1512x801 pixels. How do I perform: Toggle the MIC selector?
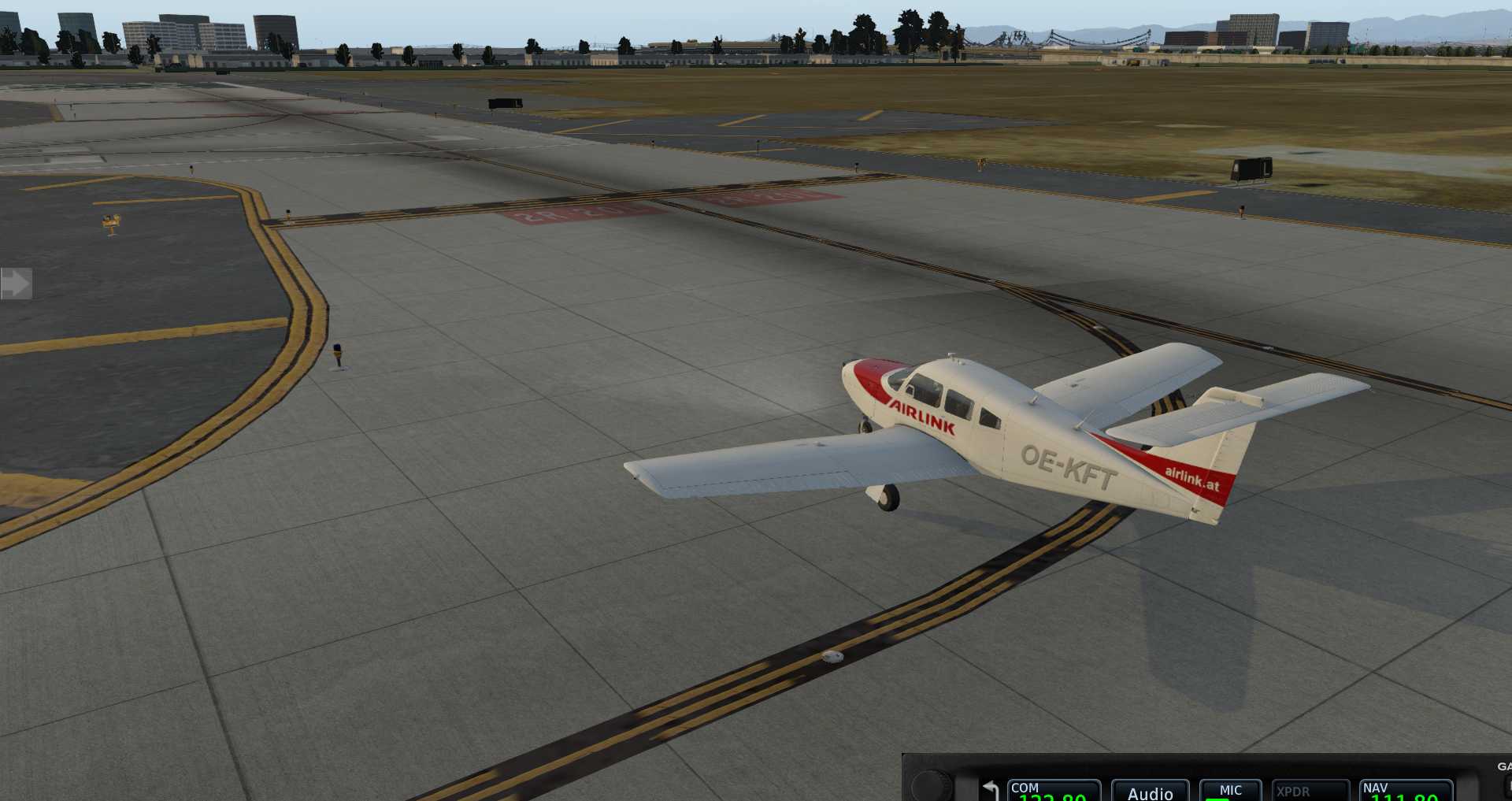tap(1230, 791)
